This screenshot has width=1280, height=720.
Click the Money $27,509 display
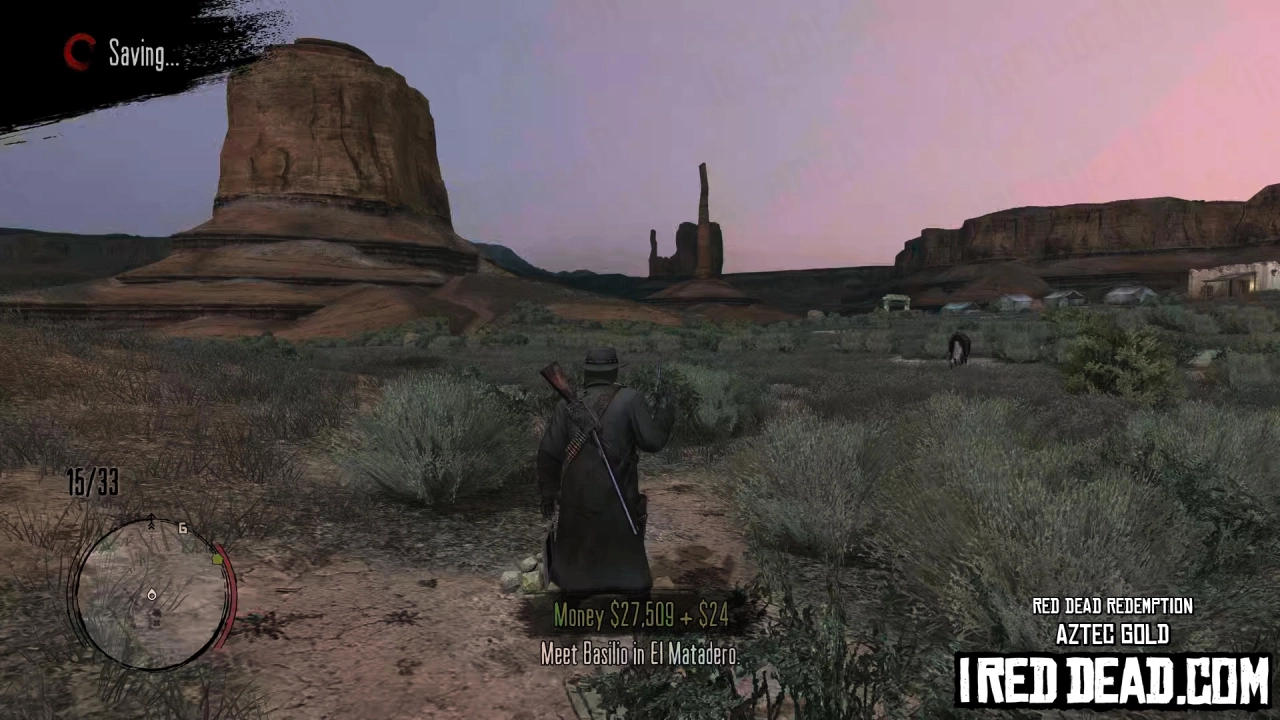coord(613,616)
